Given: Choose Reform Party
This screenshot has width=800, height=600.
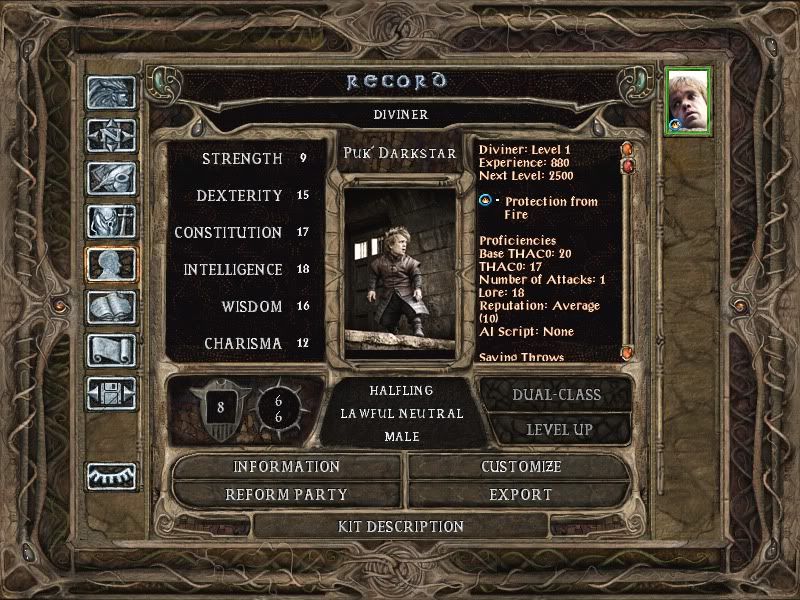Looking at the screenshot, I should [x=287, y=495].
